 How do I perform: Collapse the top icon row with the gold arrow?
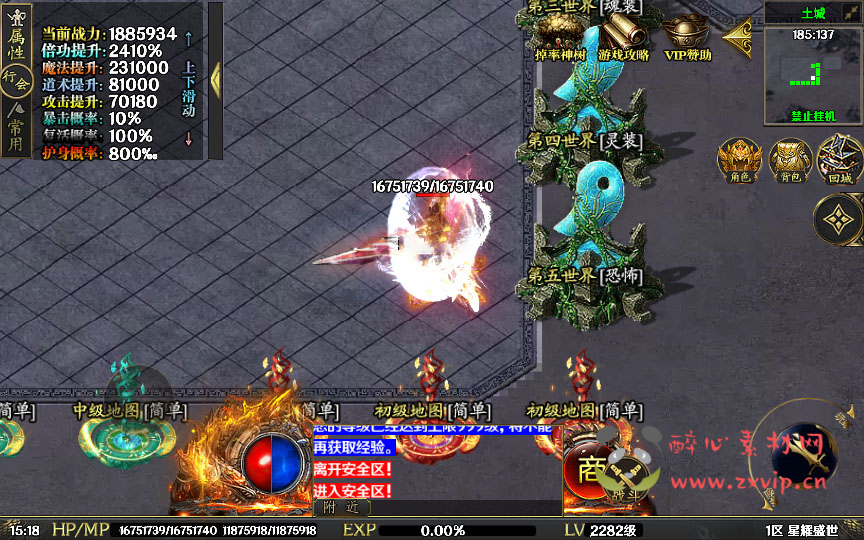point(736,38)
